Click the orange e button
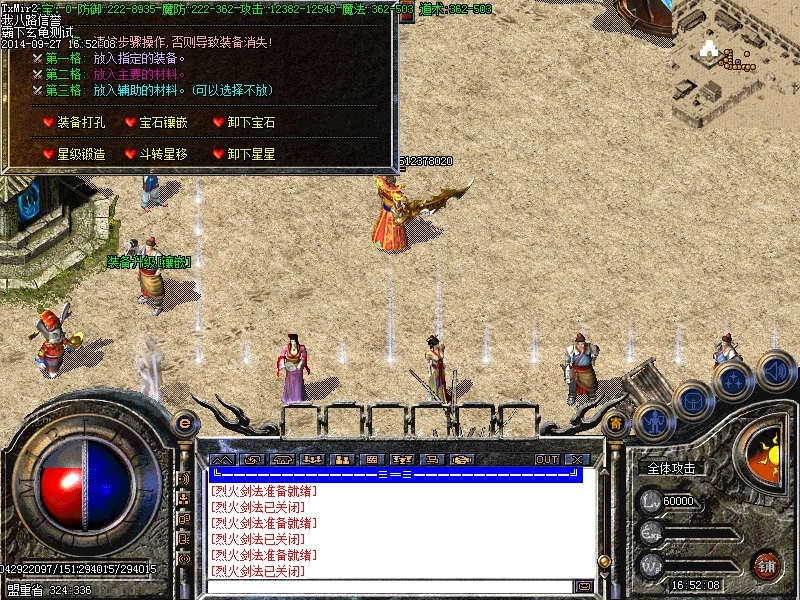Screen dimensions: 800x600 pyautogui.click(x=183, y=423)
